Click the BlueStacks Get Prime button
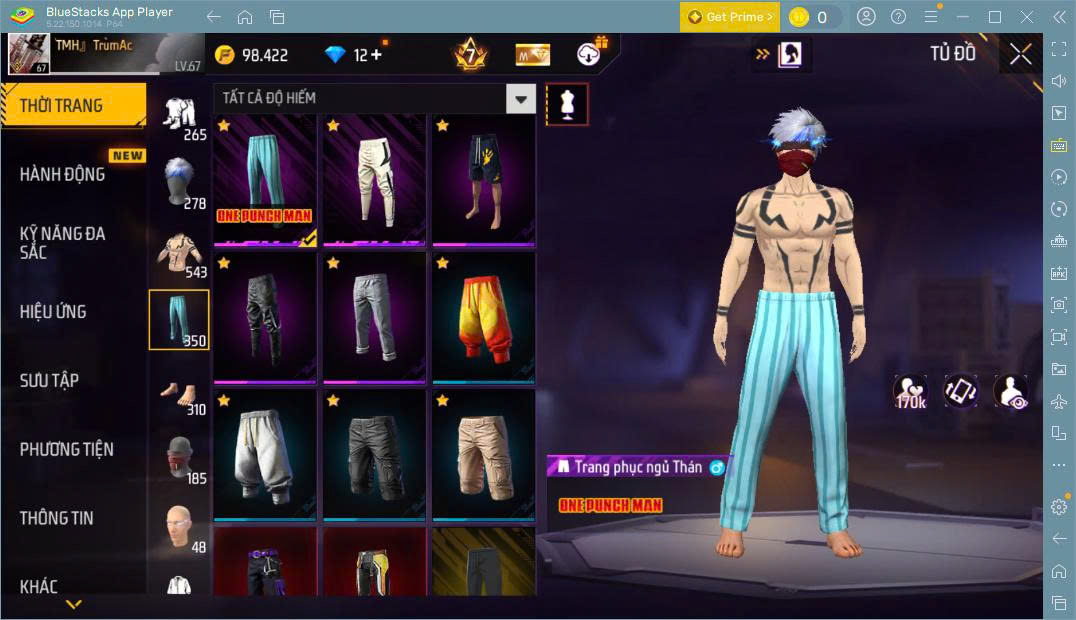The height and width of the screenshot is (620, 1076). [x=730, y=17]
